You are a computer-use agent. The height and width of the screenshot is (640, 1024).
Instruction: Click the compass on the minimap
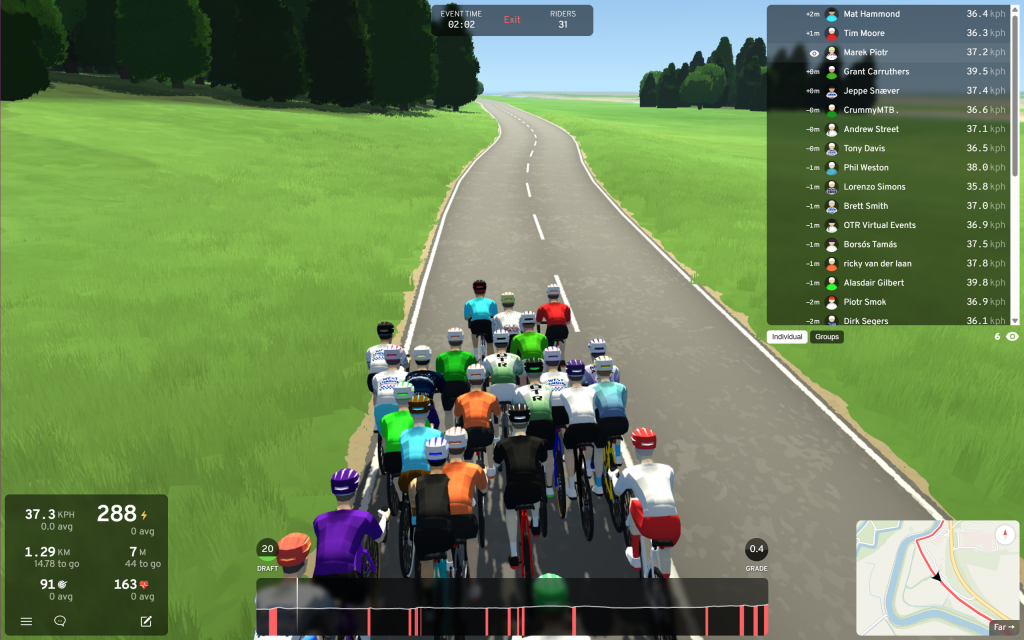(x=1003, y=535)
